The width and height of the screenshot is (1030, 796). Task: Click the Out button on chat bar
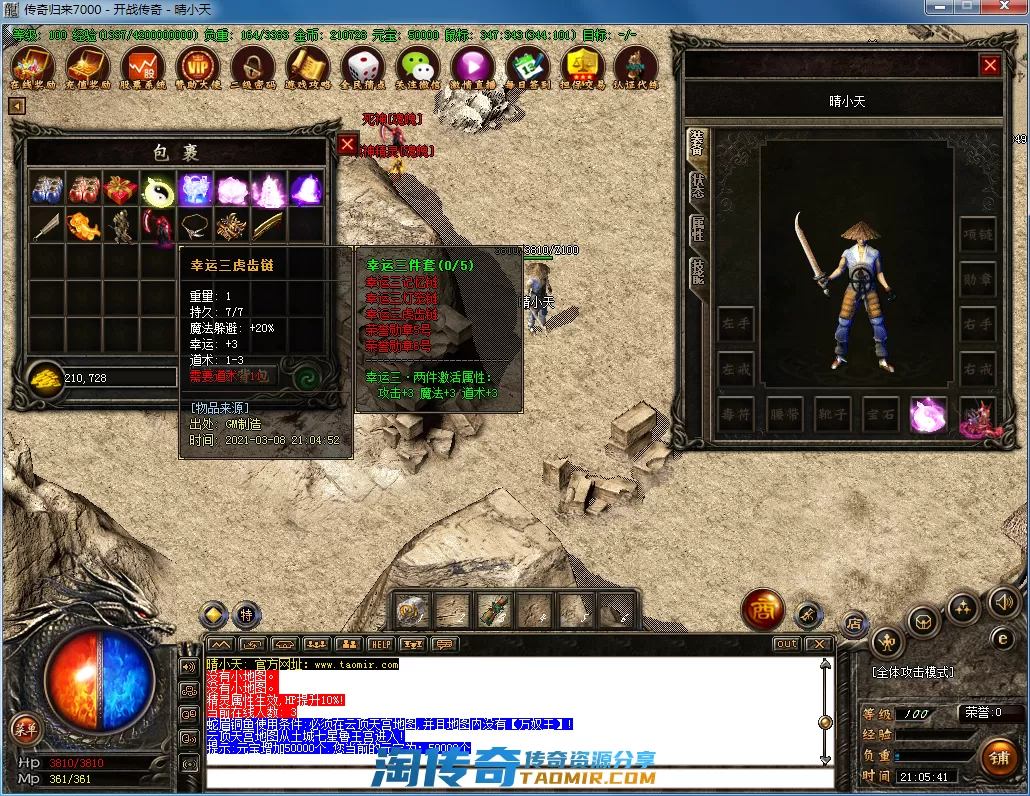point(787,644)
